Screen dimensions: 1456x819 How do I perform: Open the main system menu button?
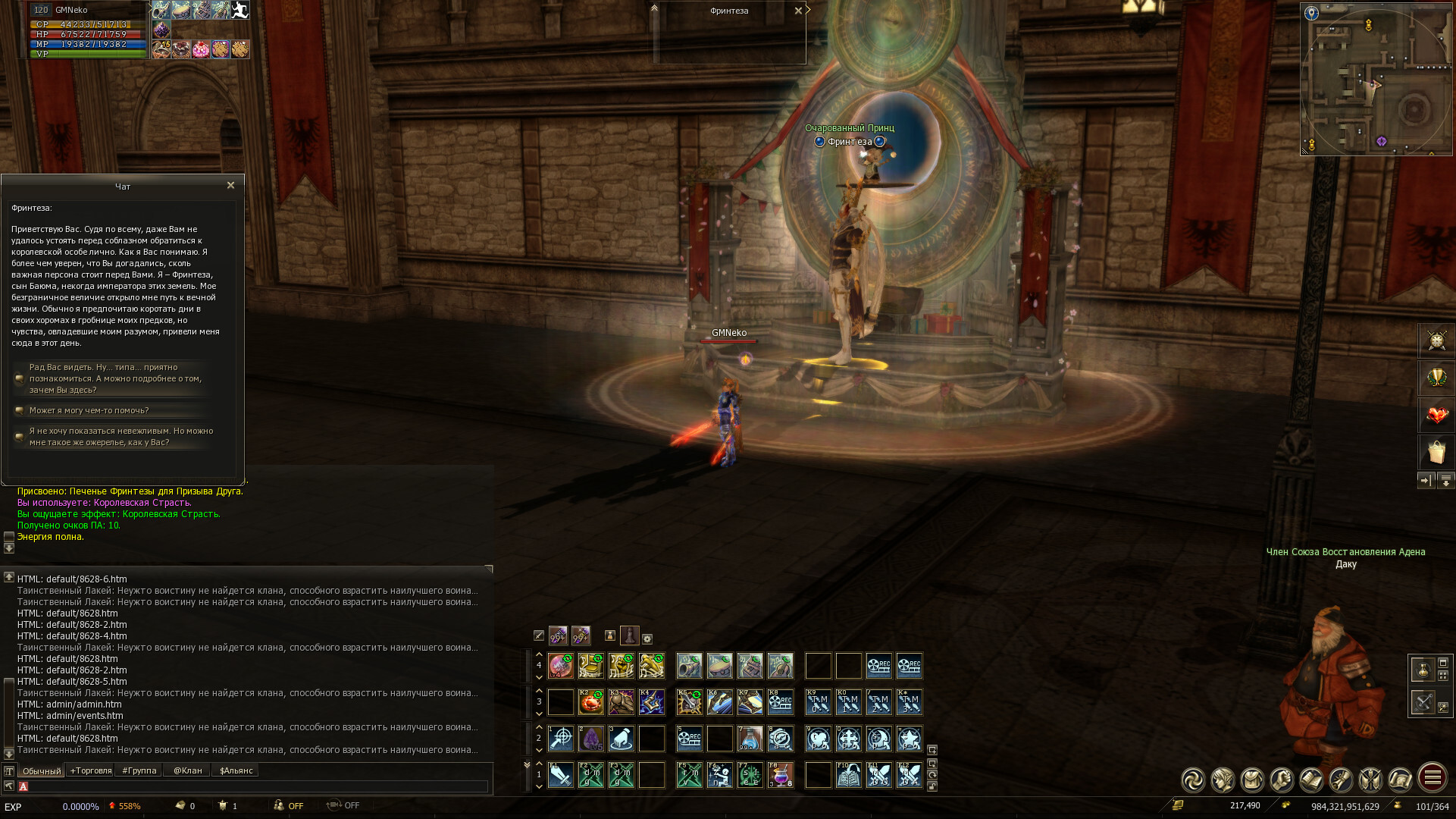click(1432, 778)
